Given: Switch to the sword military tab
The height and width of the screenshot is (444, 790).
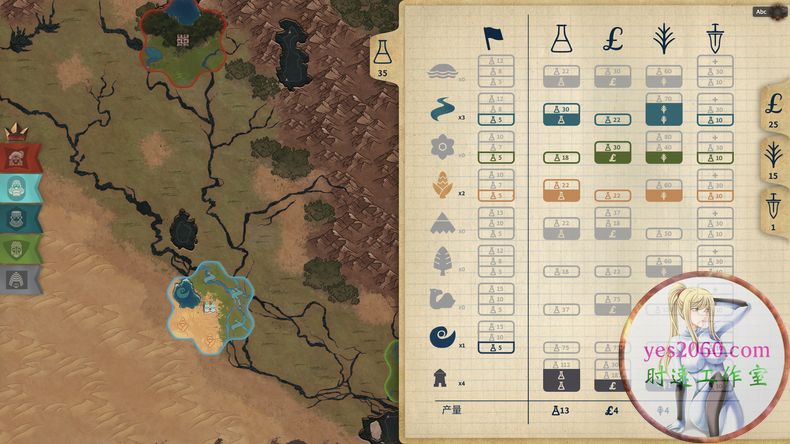Looking at the screenshot, I should (x=771, y=211).
